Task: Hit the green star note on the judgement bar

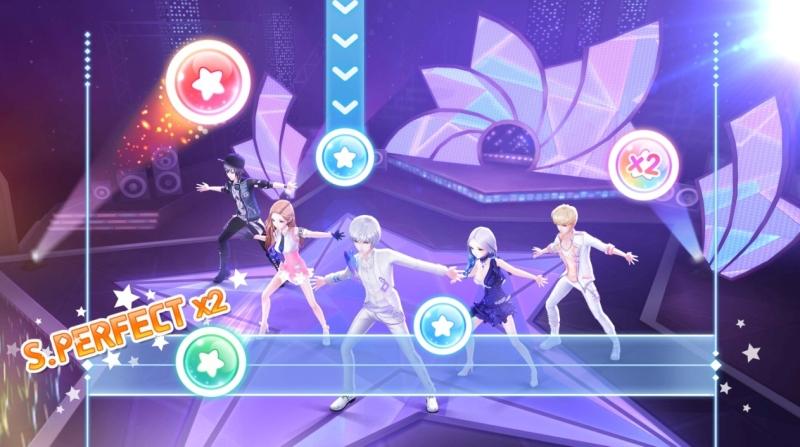Action: point(211,361)
